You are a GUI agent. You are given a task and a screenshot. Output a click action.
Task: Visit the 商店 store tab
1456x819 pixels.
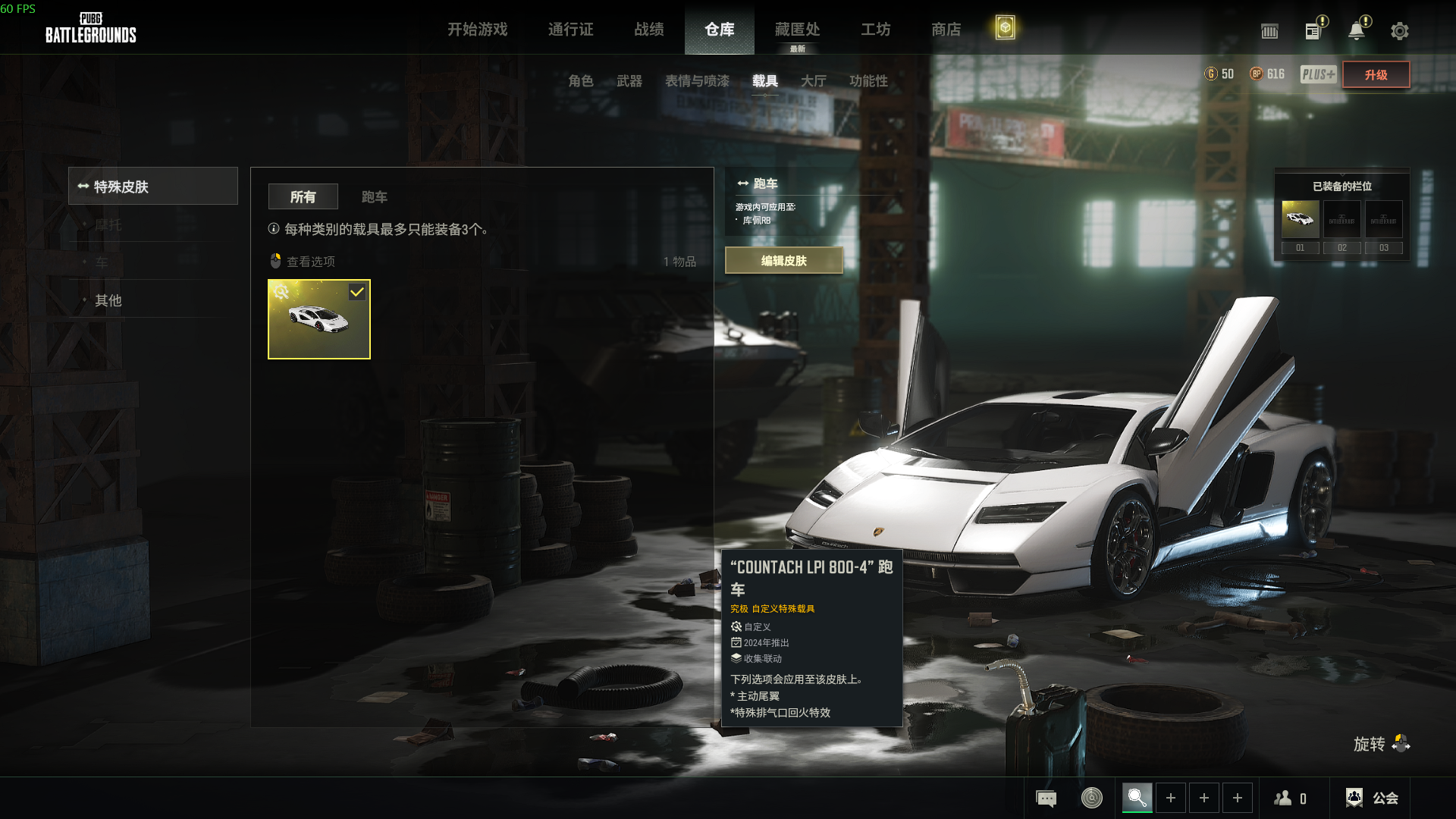(946, 30)
